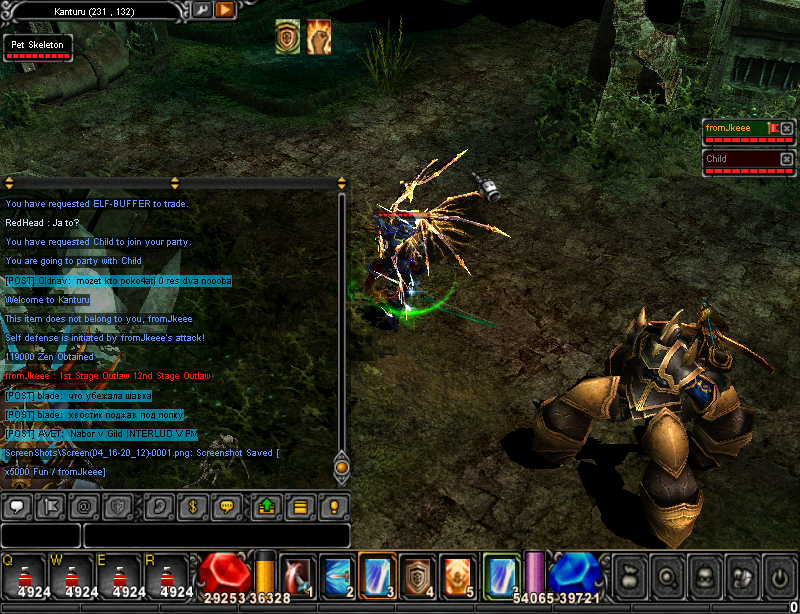800x614 pixels.
Task: Toggle the speech bubble chat button
Action: pos(18,506)
